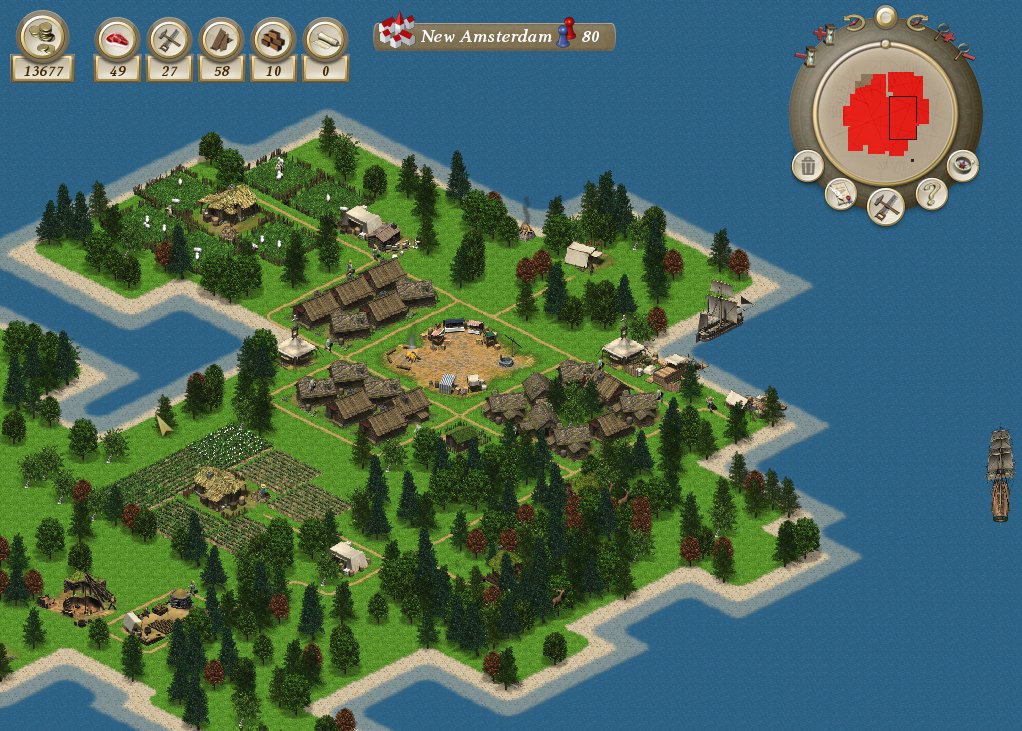Open the scroll-and-seal logbook button
This screenshot has height=731, width=1022.
[841, 194]
